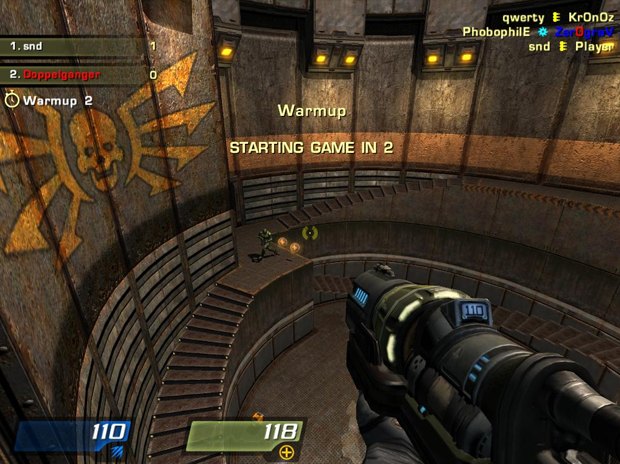Select the Doppelganger scoreboard row

[x=80, y=75]
